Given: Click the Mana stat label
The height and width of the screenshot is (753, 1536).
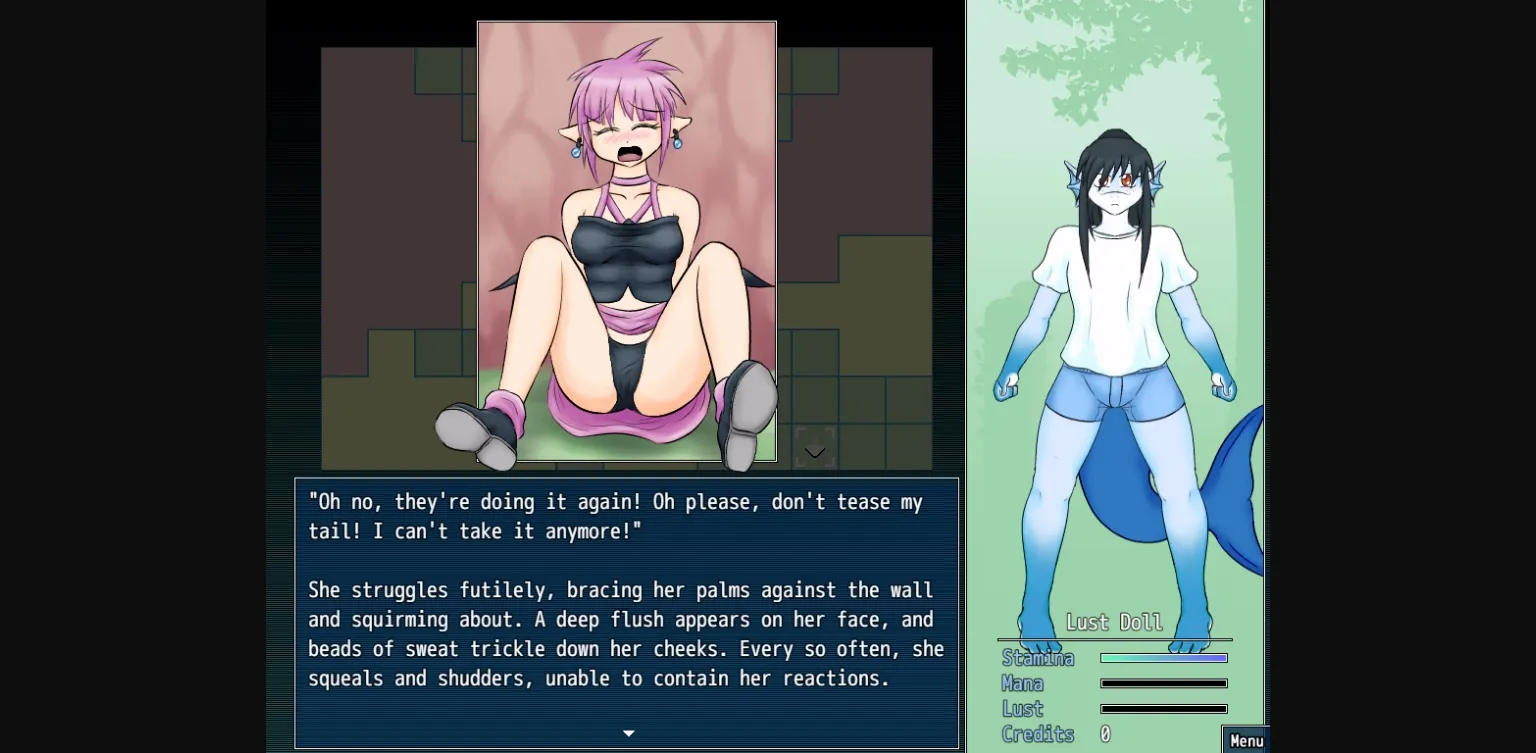Looking at the screenshot, I should click(1024, 683).
